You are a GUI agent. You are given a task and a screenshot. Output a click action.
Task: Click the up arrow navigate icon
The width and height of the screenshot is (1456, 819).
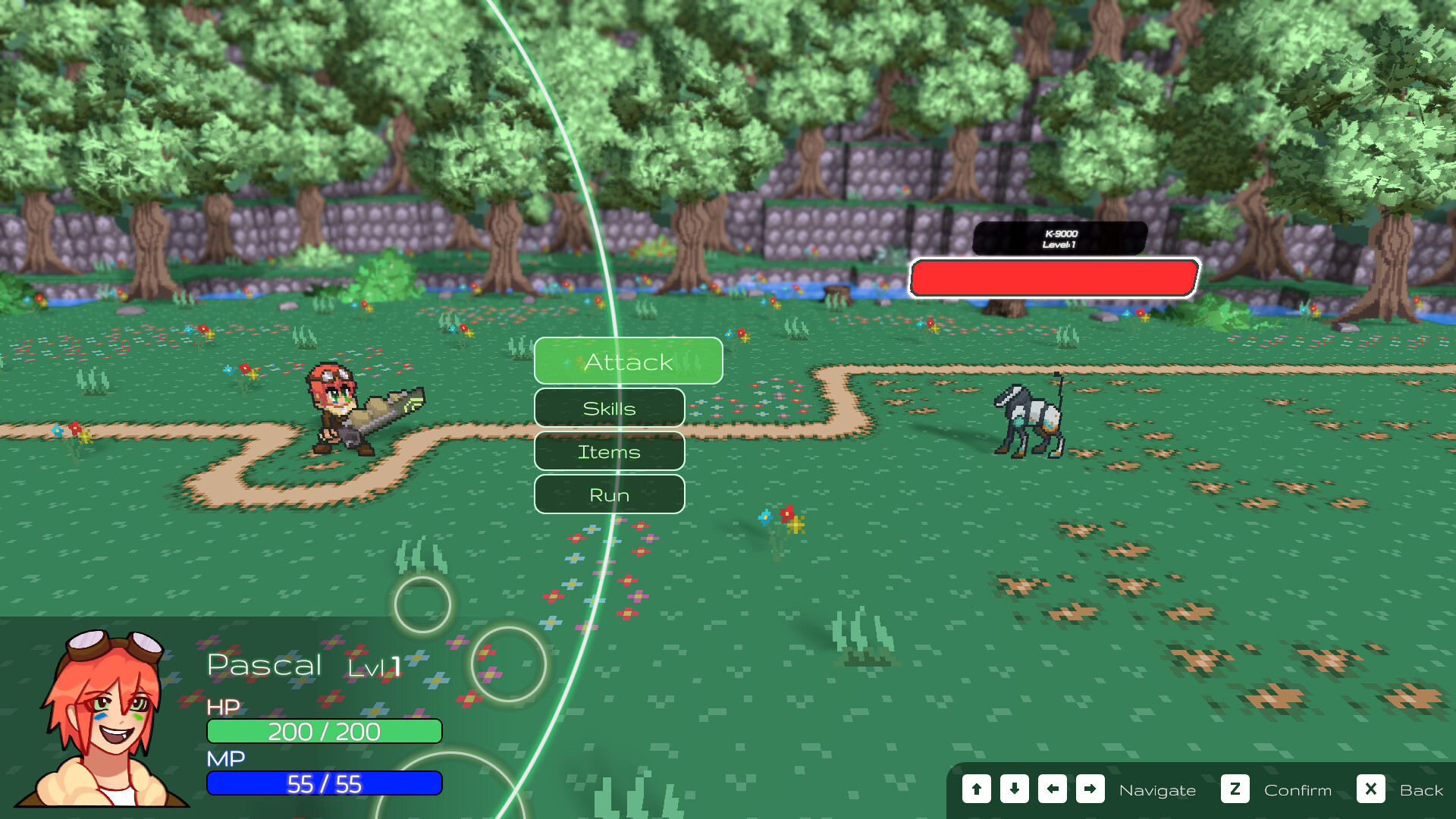coord(976,789)
